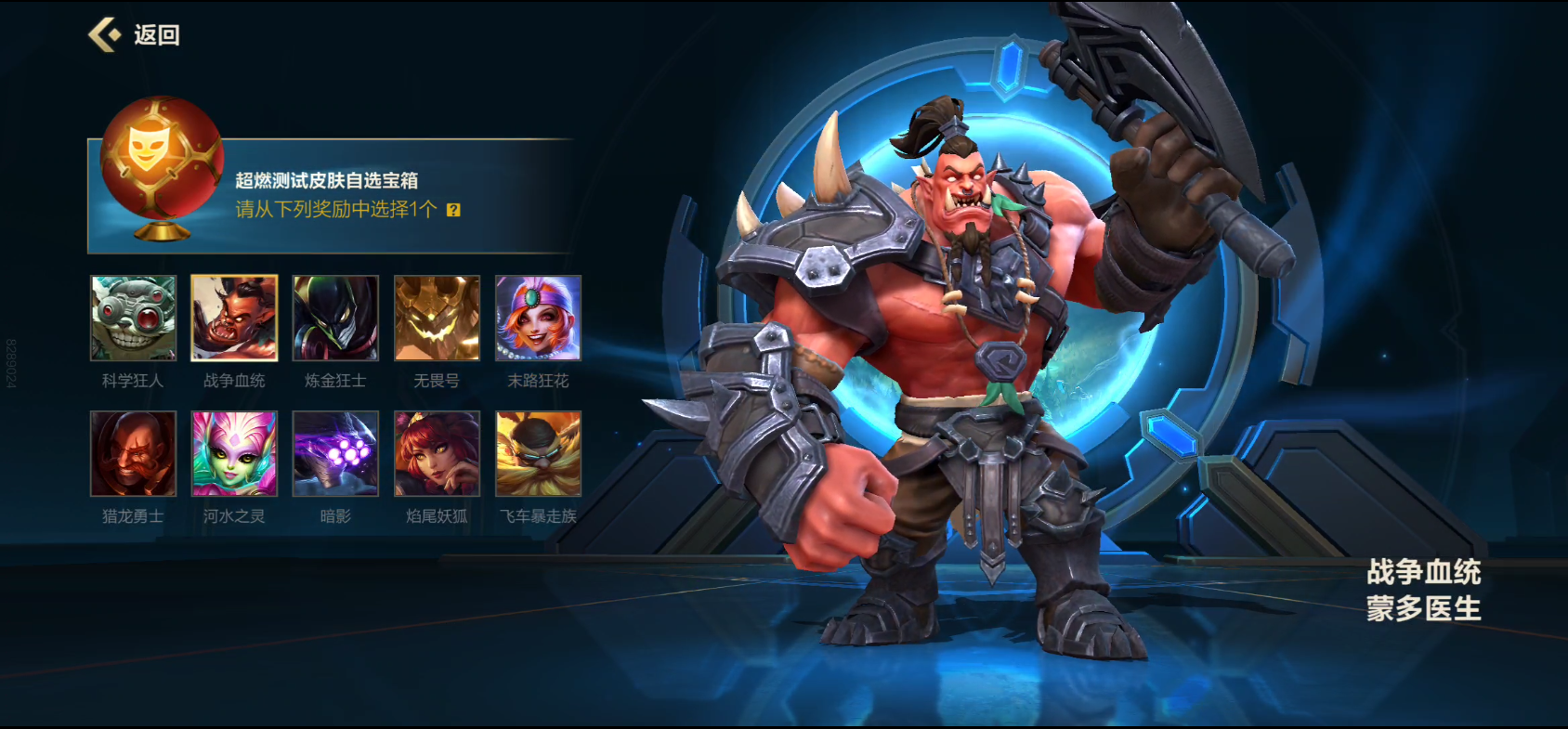
Task: Choose the 战争血统 skin thumbnail
Action: [x=234, y=318]
